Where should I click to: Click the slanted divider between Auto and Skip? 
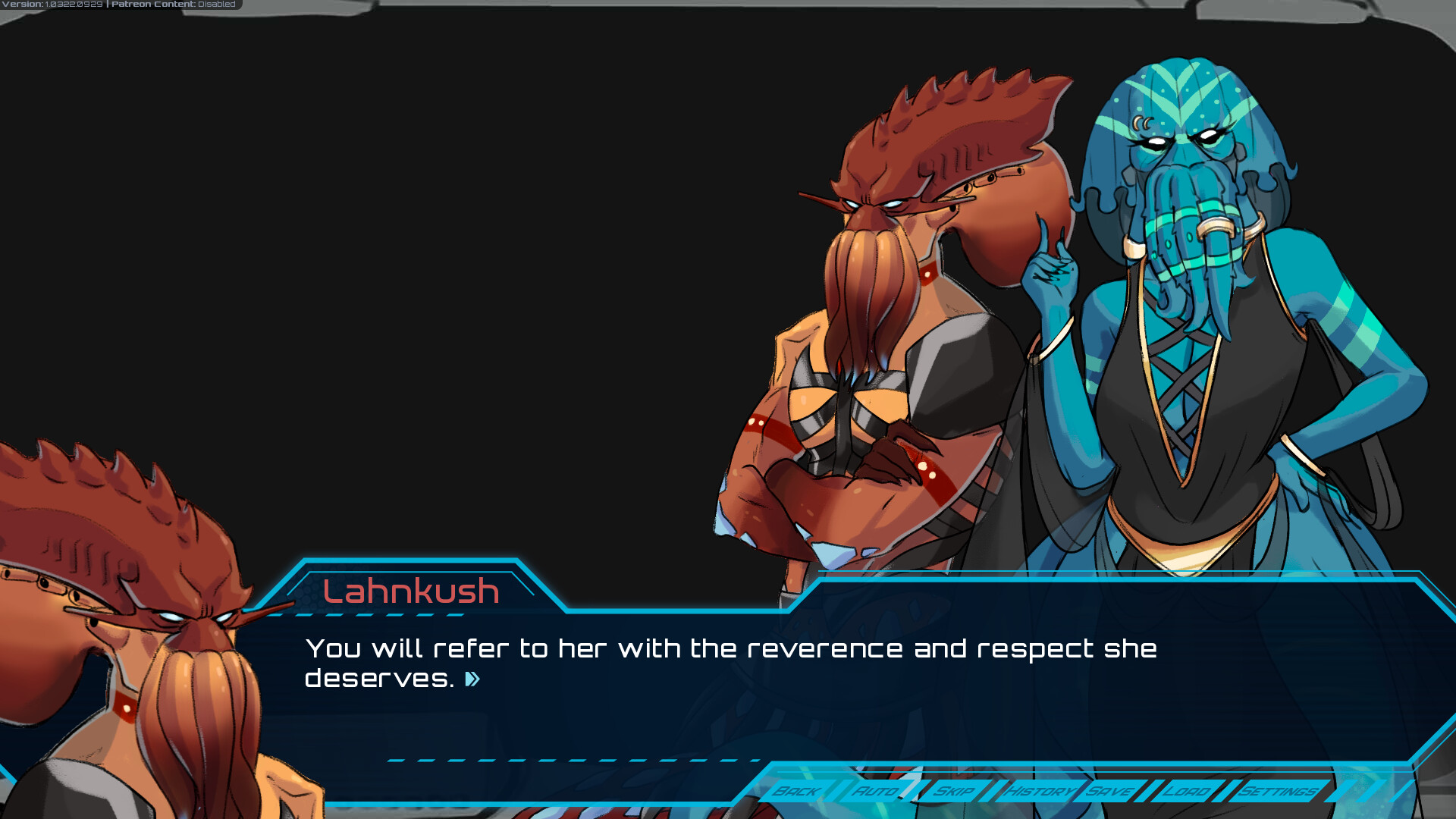tap(918, 791)
